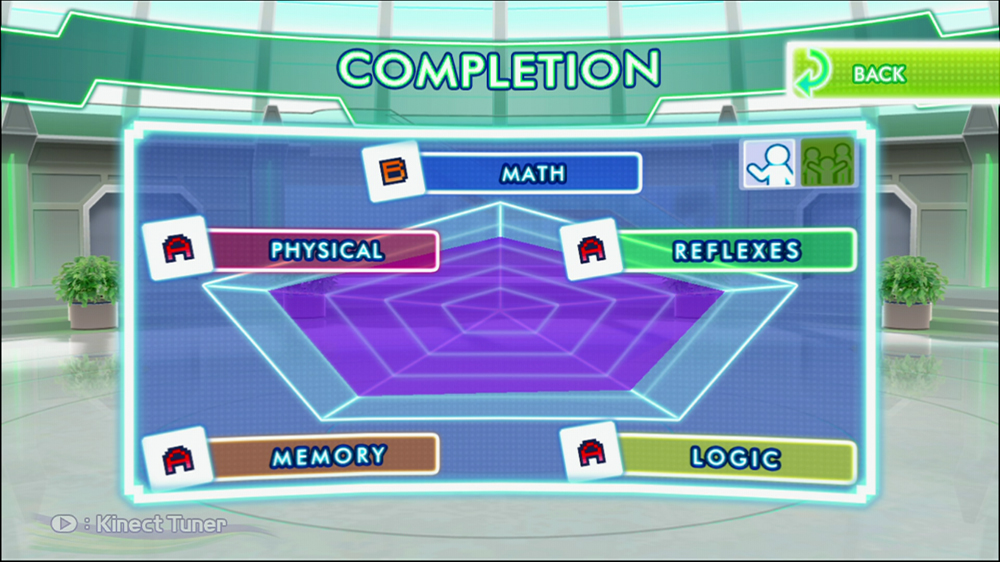The image size is (1000, 562).
Task: Switch to single player view icon
Action: (x=768, y=163)
